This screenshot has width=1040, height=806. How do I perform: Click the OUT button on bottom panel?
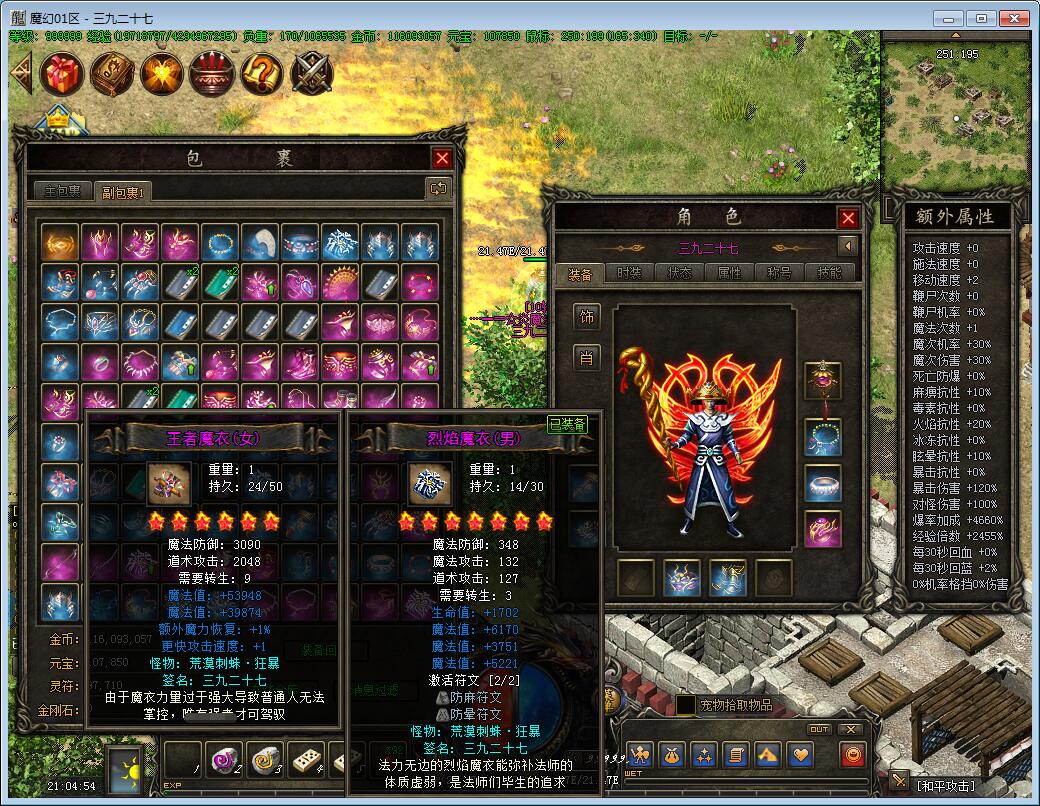tap(819, 729)
